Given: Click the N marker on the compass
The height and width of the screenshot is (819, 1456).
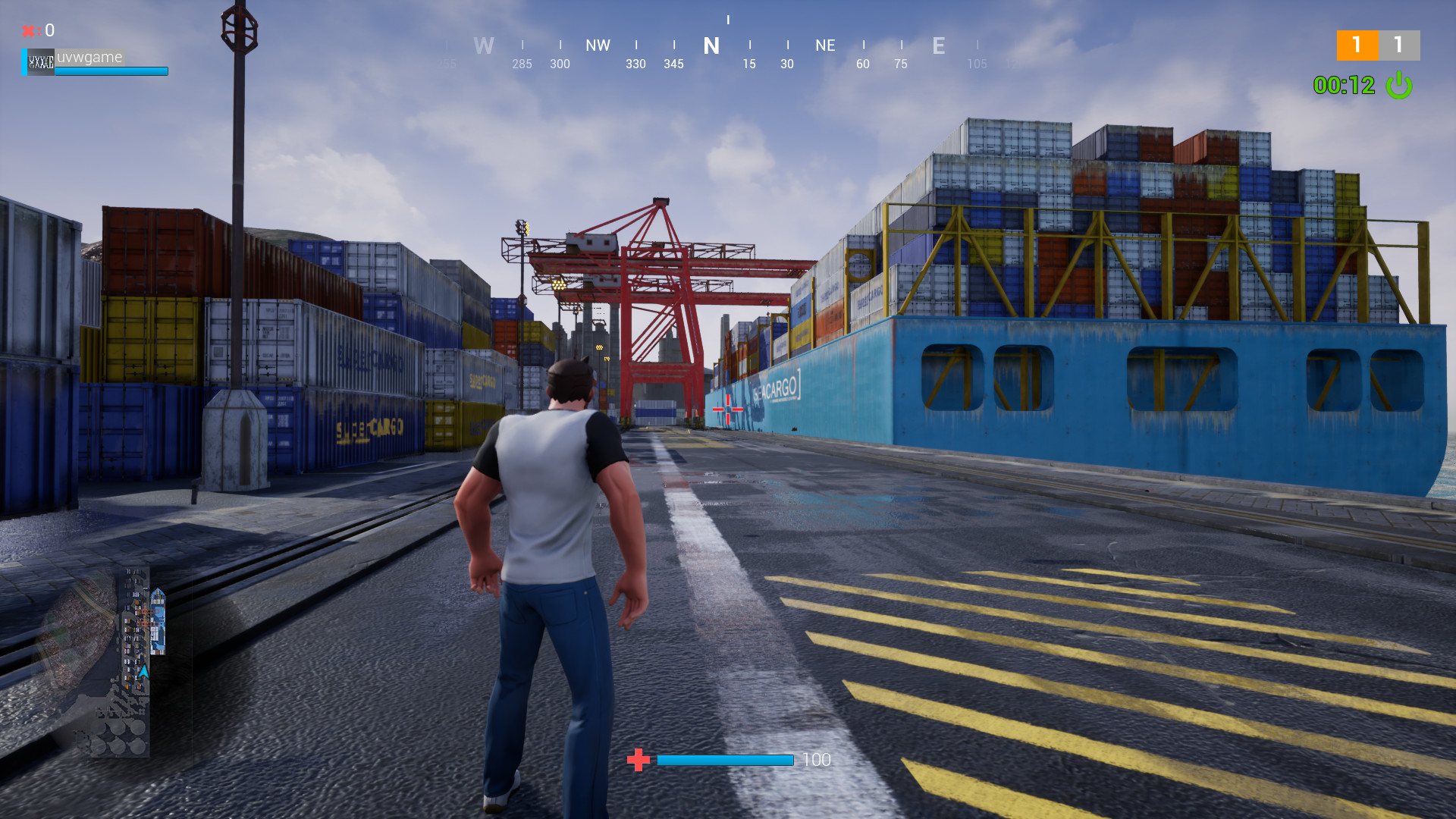Looking at the screenshot, I should pyautogui.click(x=711, y=46).
